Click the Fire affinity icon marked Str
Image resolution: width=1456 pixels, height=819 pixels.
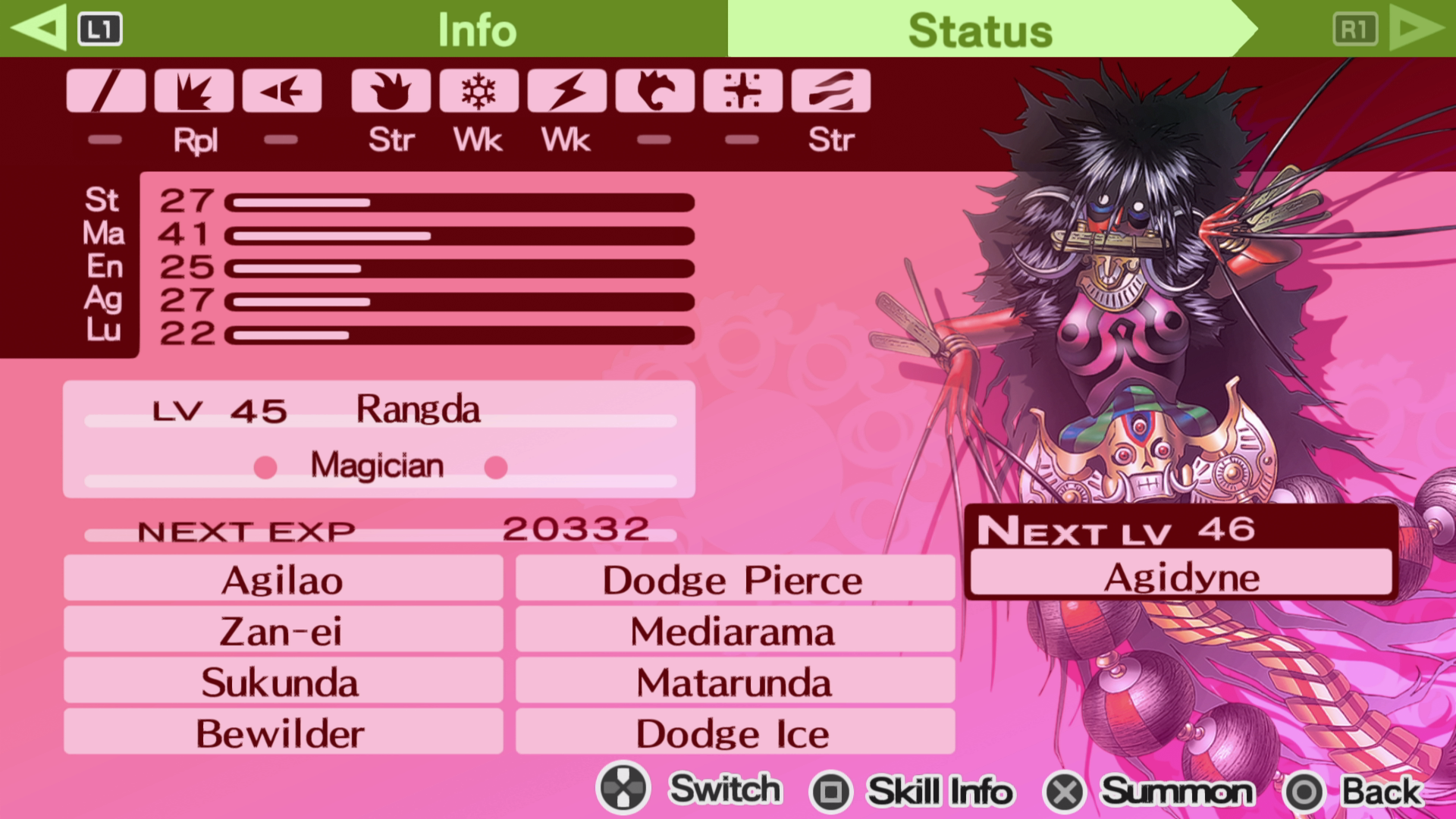pyautogui.click(x=390, y=91)
